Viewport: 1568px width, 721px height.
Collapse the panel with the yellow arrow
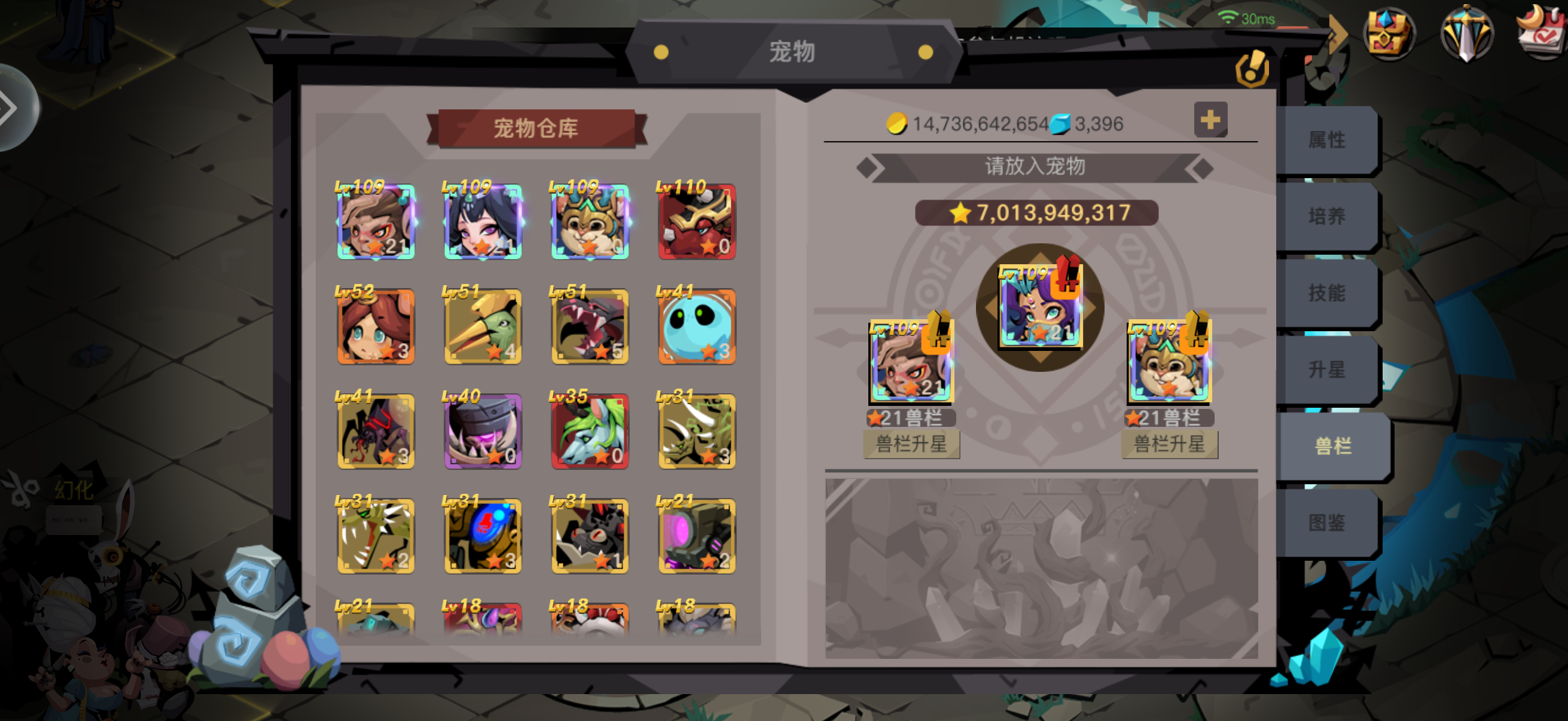click(x=1337, y=33)
